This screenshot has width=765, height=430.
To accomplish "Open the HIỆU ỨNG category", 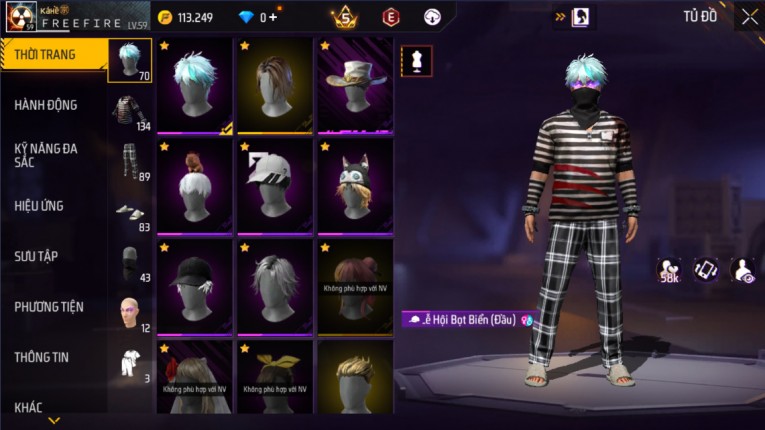I will [x=40, y=206].
